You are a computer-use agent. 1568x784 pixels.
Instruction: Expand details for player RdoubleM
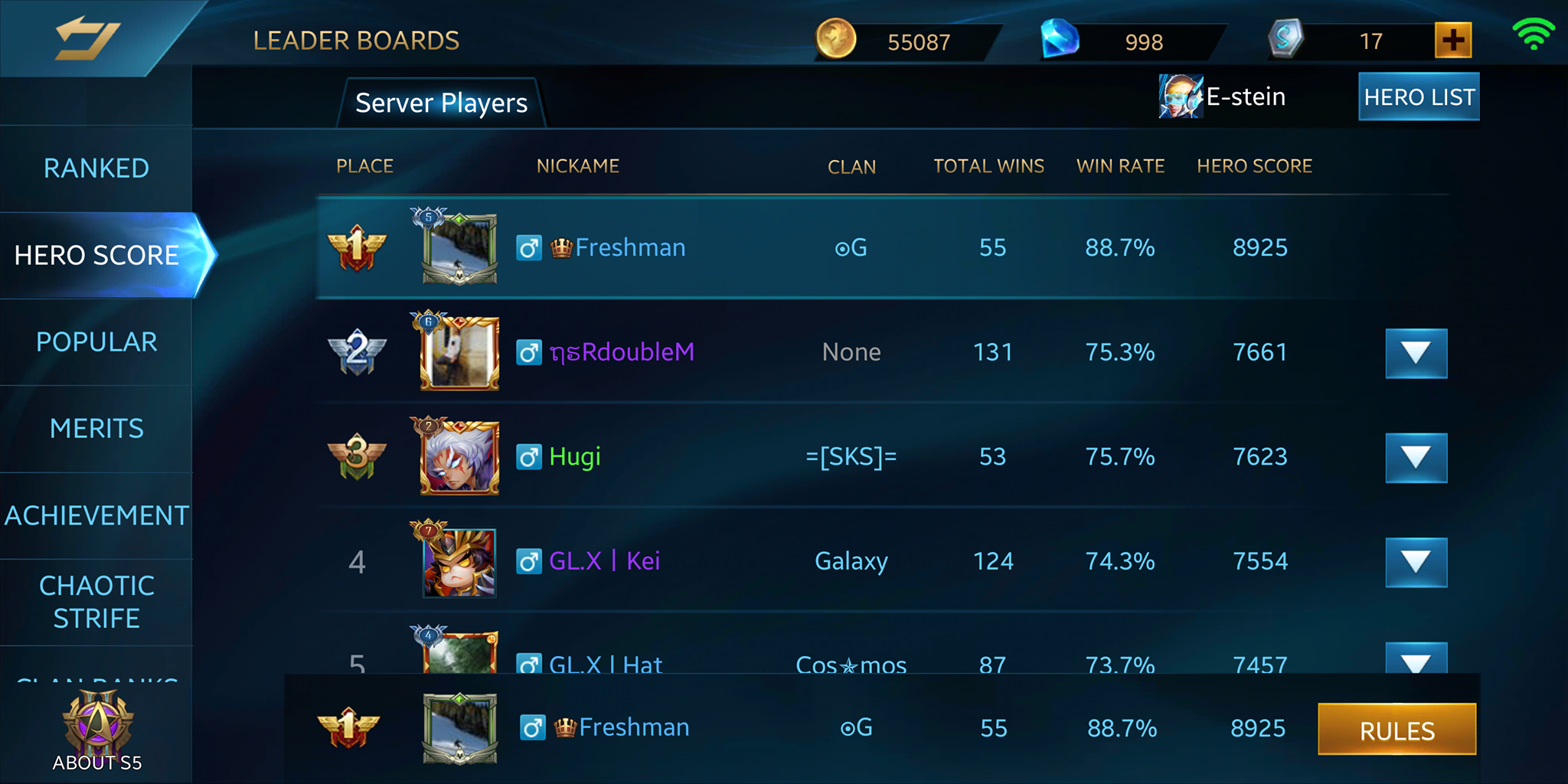point(1416,354)
